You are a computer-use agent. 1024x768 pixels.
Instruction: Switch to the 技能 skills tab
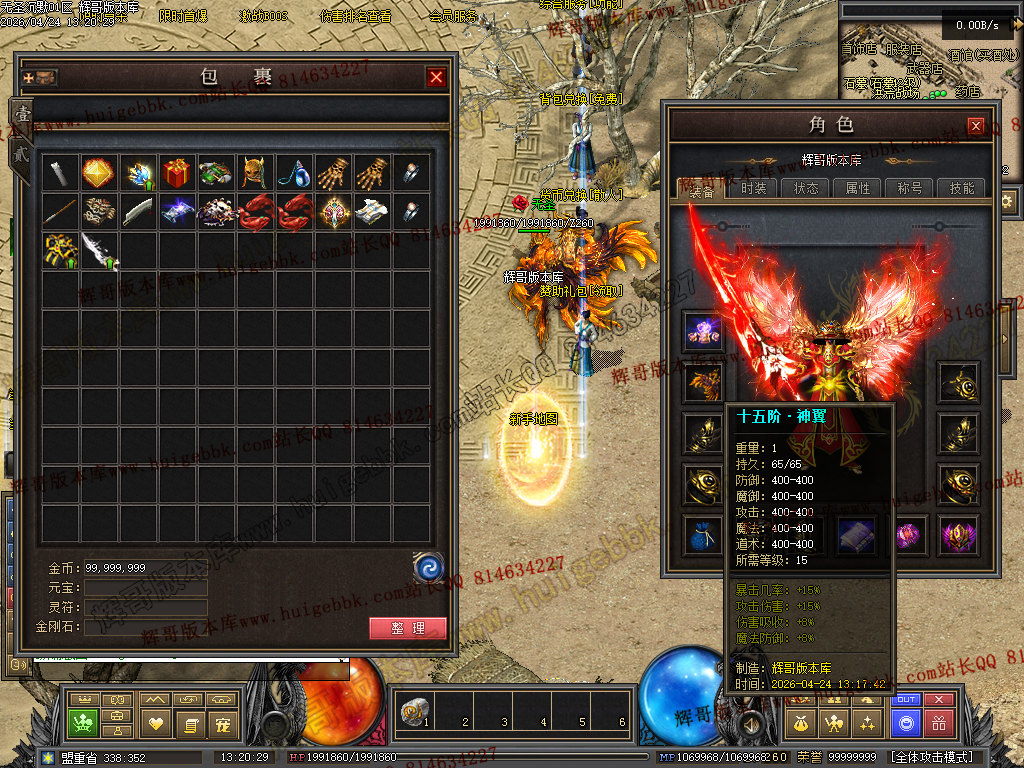click(x=962, y=188)
